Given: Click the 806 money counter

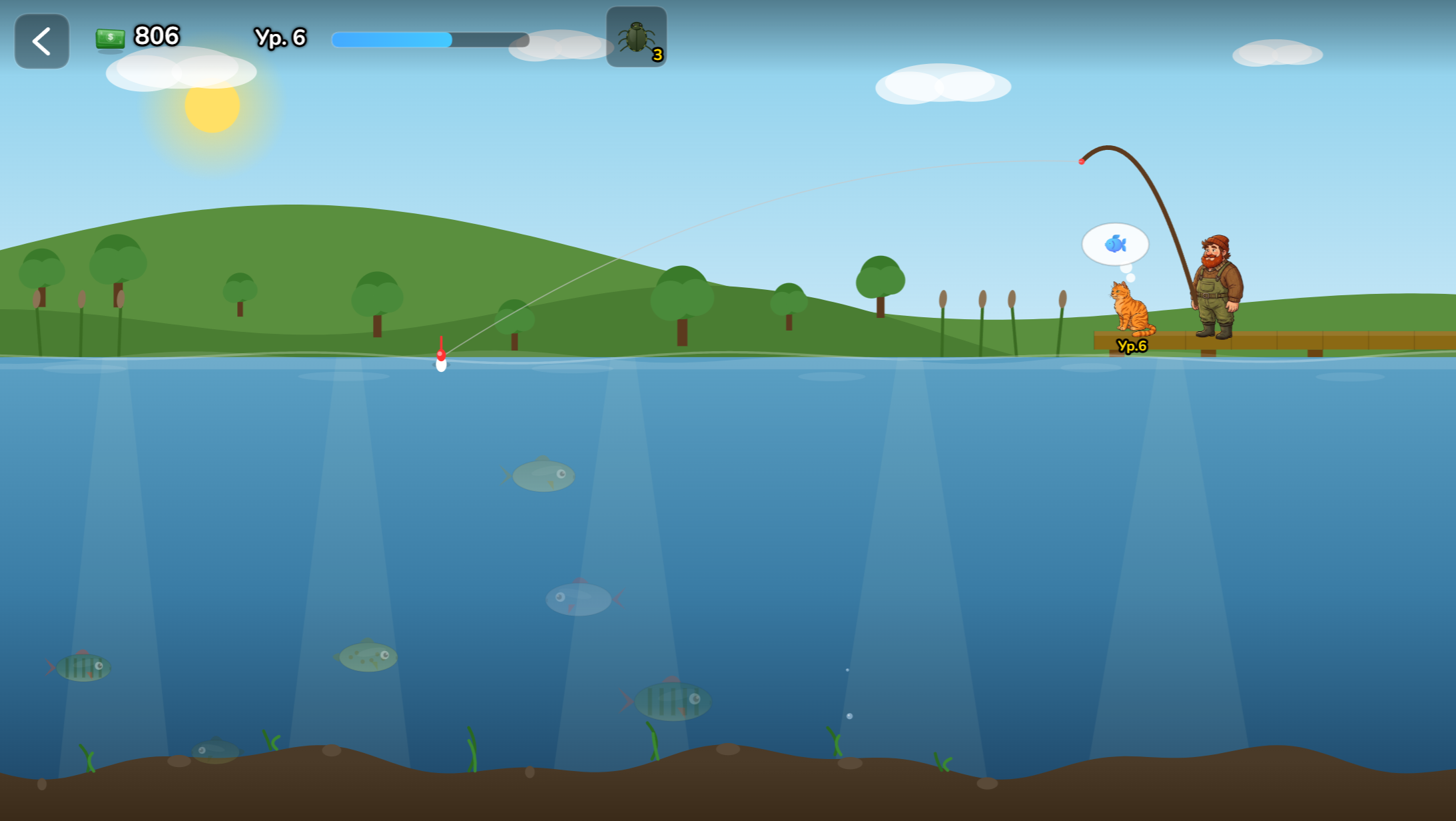Looking at the screenshot, I should coord(157,37).
